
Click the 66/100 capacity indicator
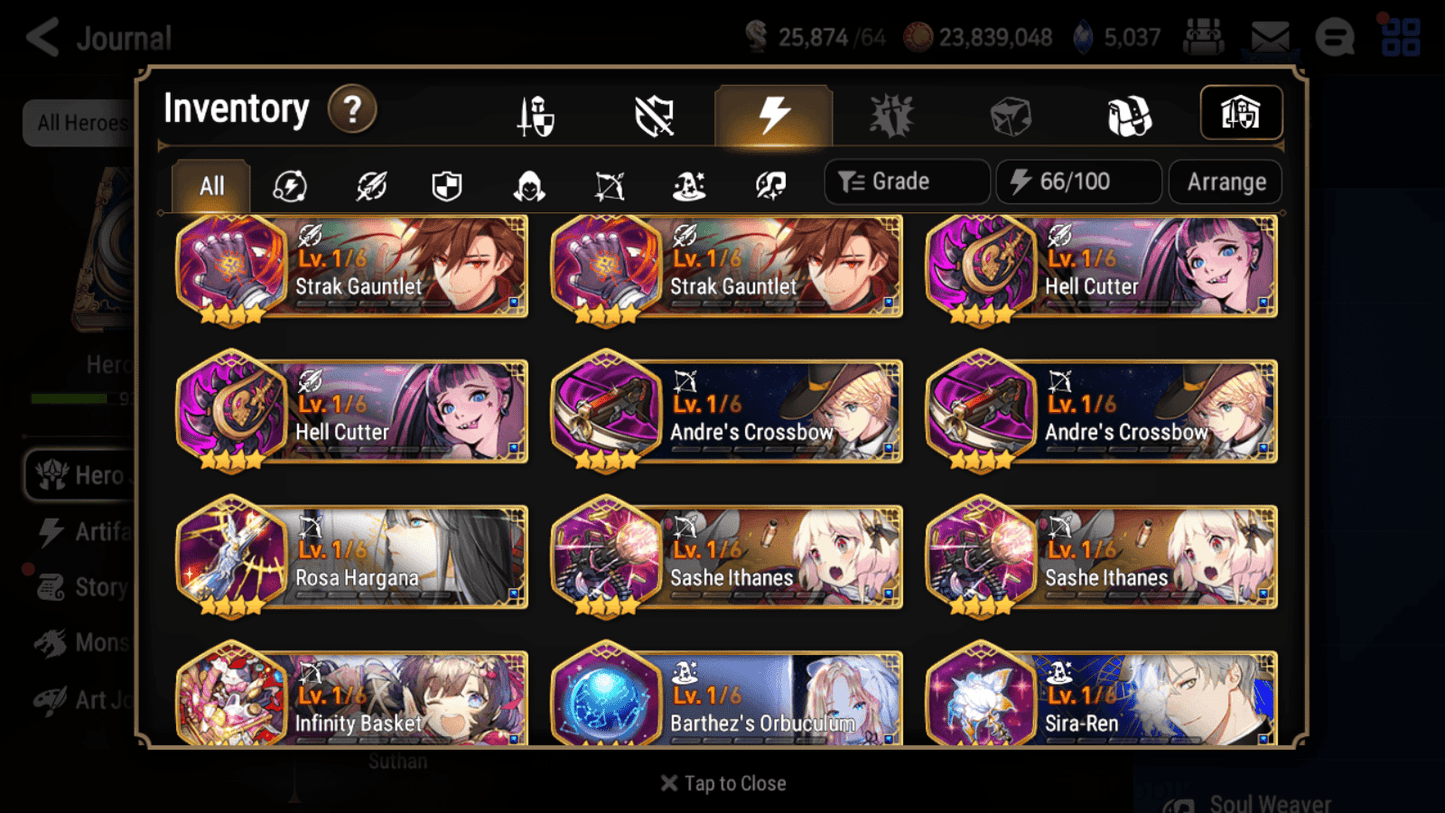(1078, 181)
